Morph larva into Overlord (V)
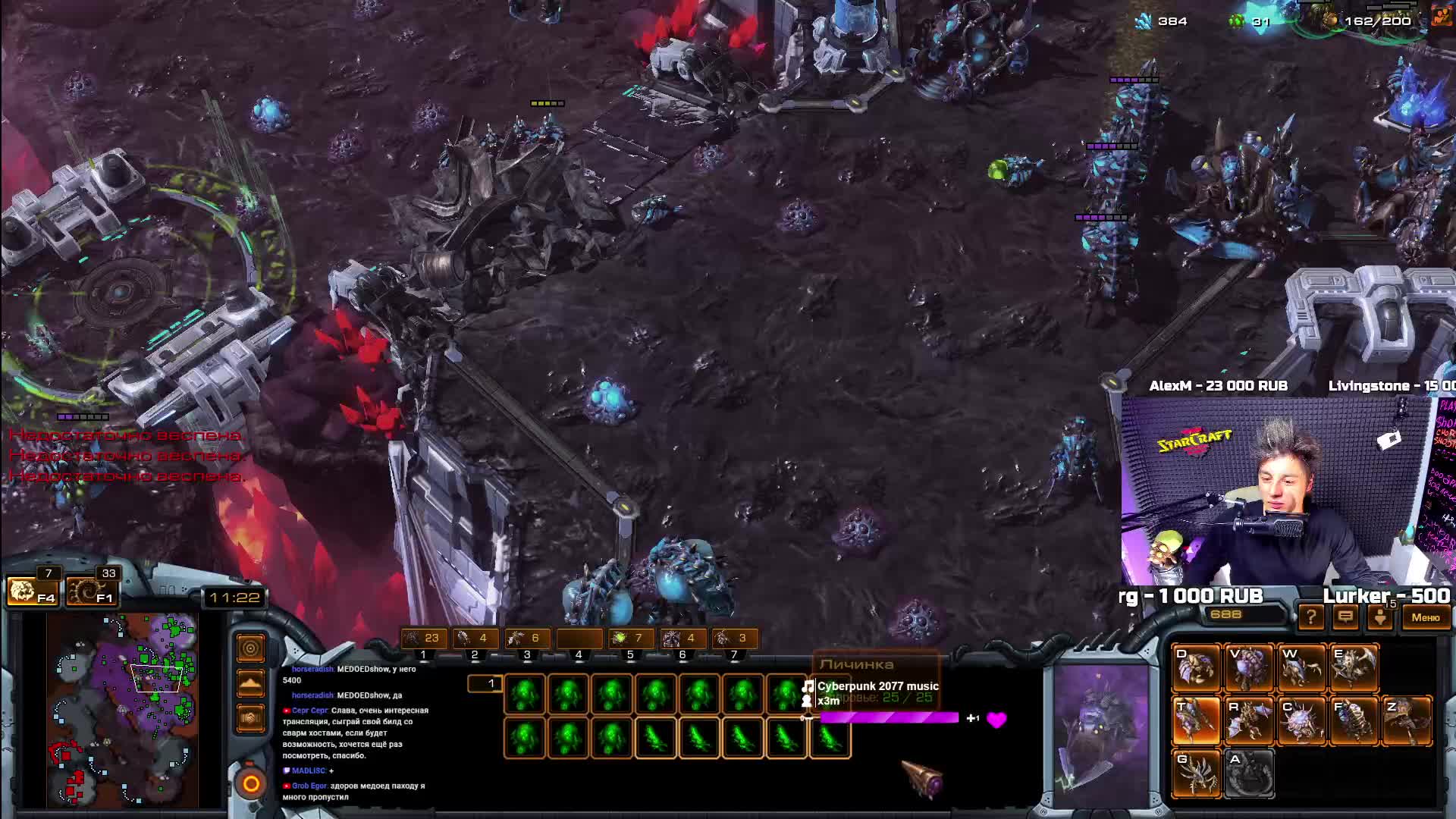 click(1248, 667)
